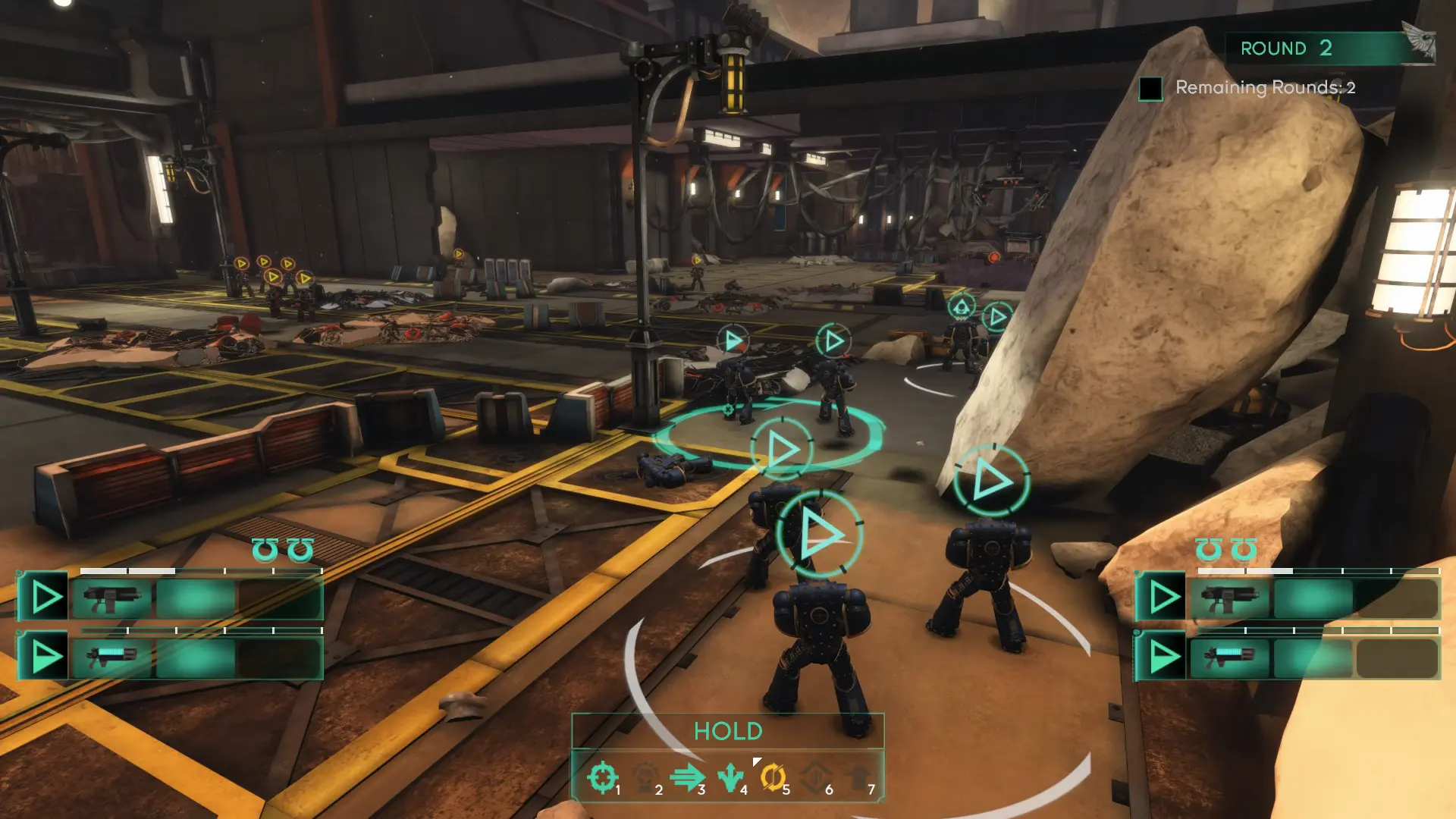Select the triple-arrow advance action
Screen dimensions: 1456x819
coord(687,778)
